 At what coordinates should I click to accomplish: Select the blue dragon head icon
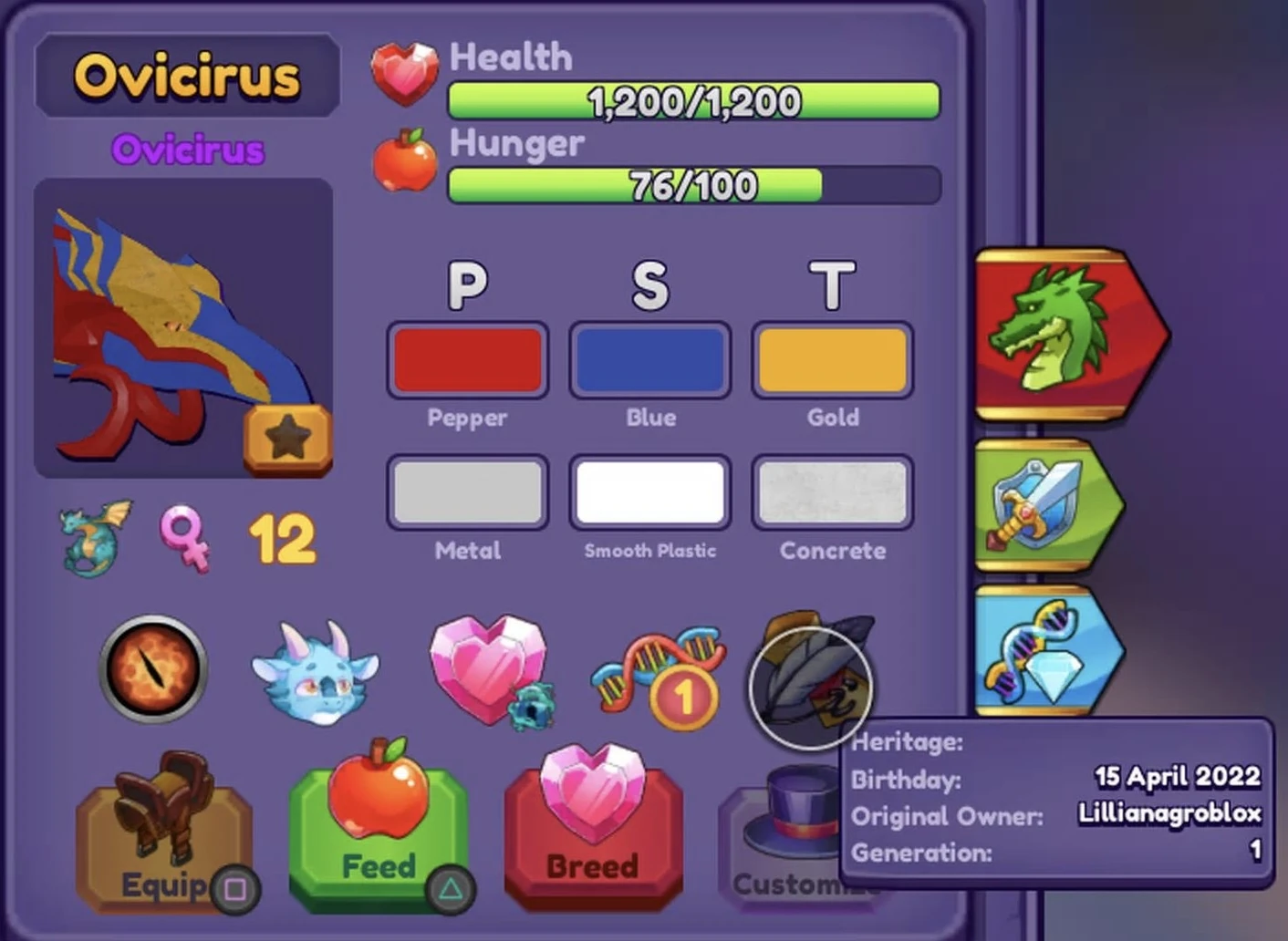coord(317,672)
